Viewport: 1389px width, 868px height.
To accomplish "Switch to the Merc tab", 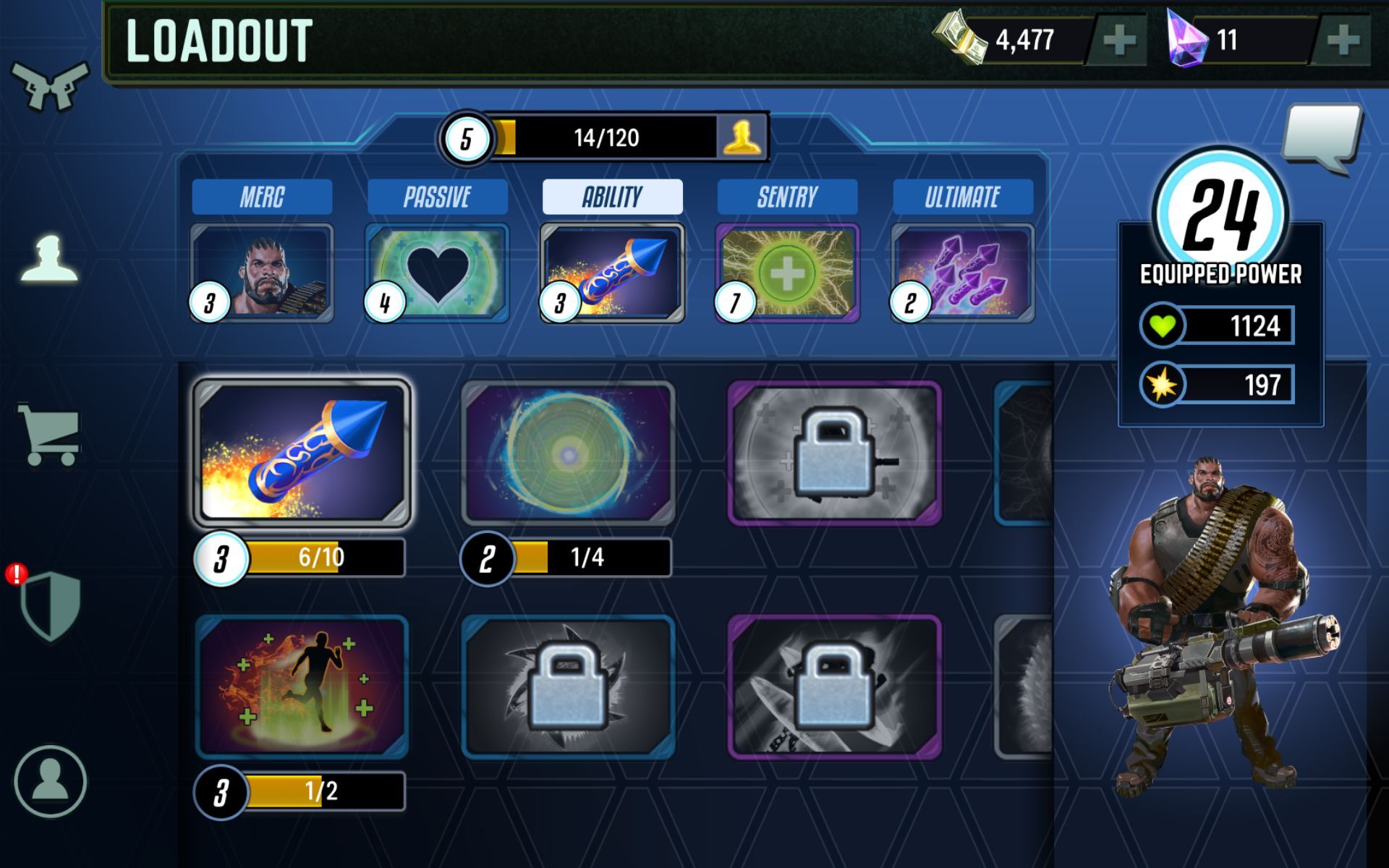I will click(262, 197).
